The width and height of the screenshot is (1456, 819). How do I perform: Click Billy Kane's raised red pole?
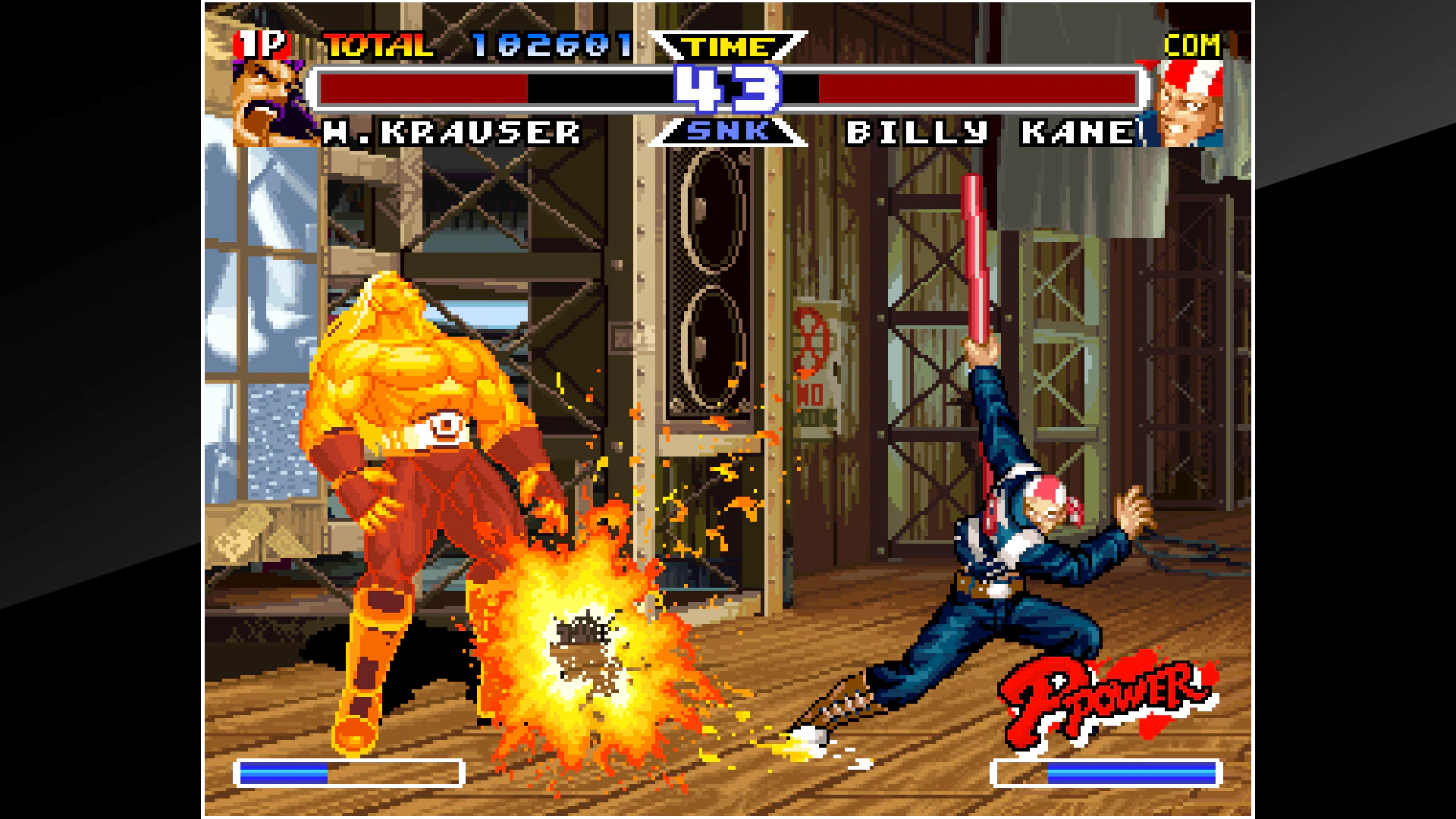point(973,250)
